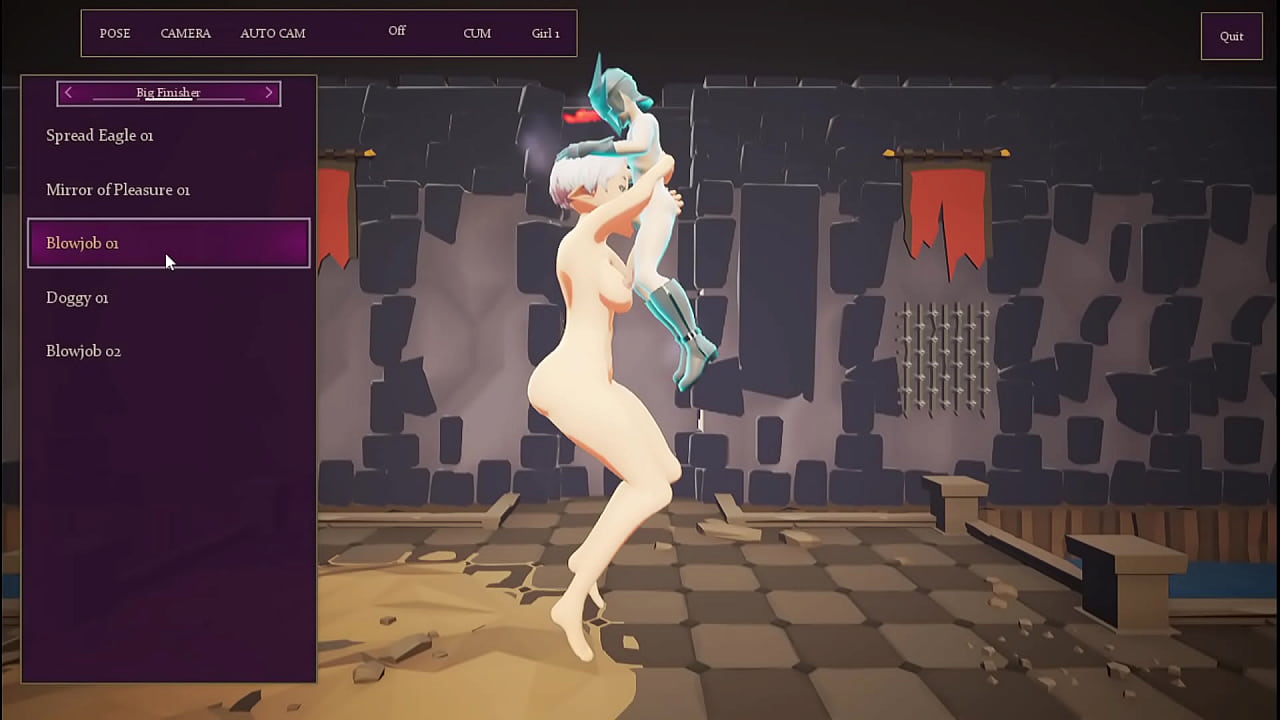The image size is (1280, 720).
Task: Toggle AUTO CAM on
Action: pyautogui.click(x=272, y=33)
